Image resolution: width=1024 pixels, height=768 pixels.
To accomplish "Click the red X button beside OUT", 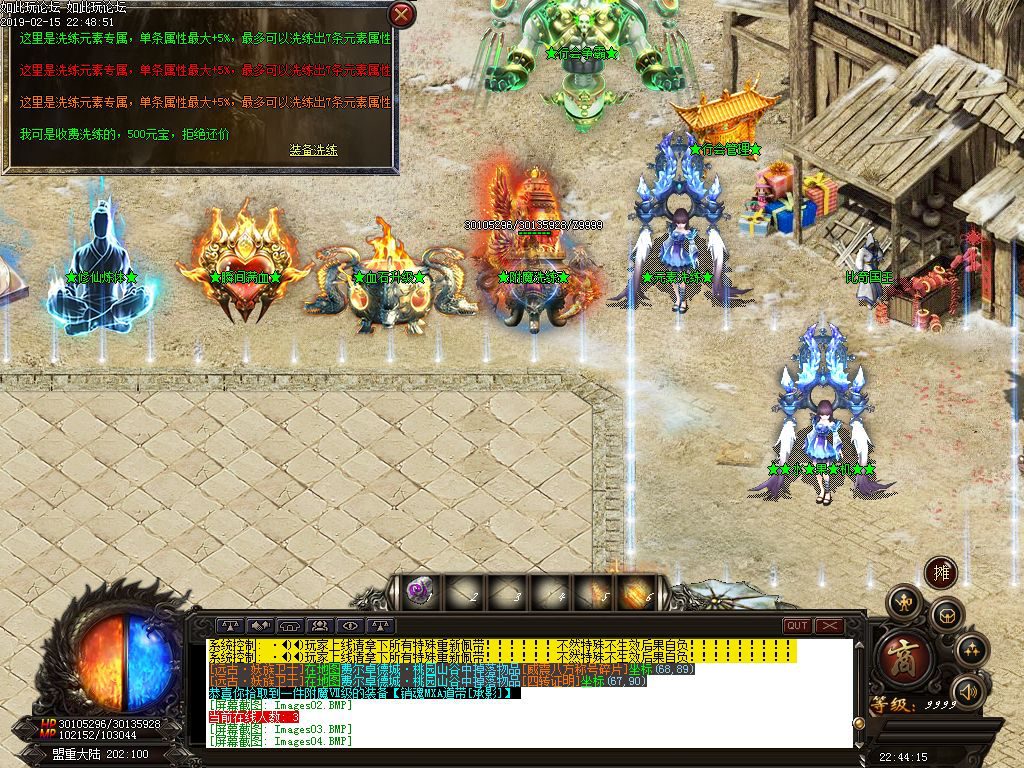I will [x=829, y=626].
